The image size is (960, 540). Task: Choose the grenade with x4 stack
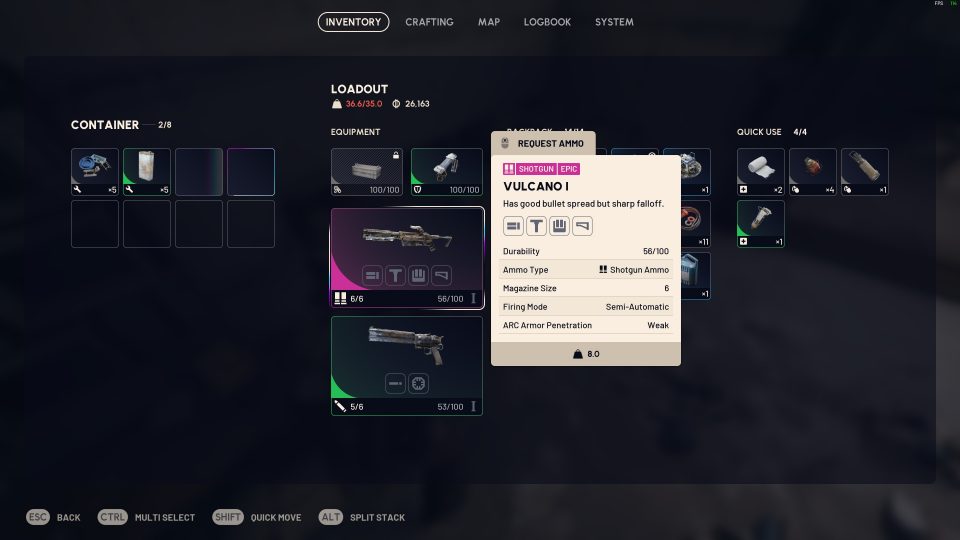click(x=813, y=172)
